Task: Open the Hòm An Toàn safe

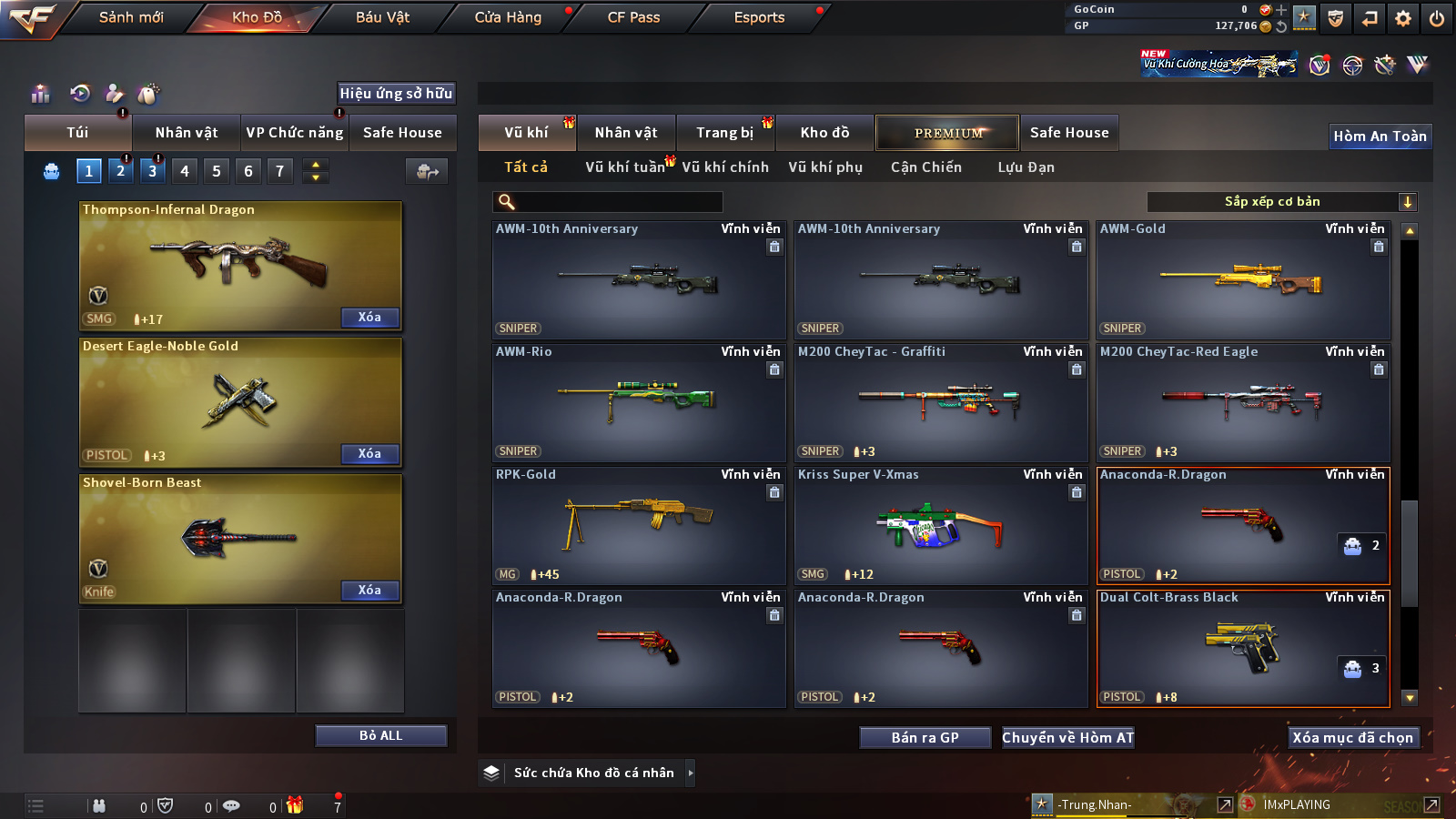Action: click(1380, 136)
